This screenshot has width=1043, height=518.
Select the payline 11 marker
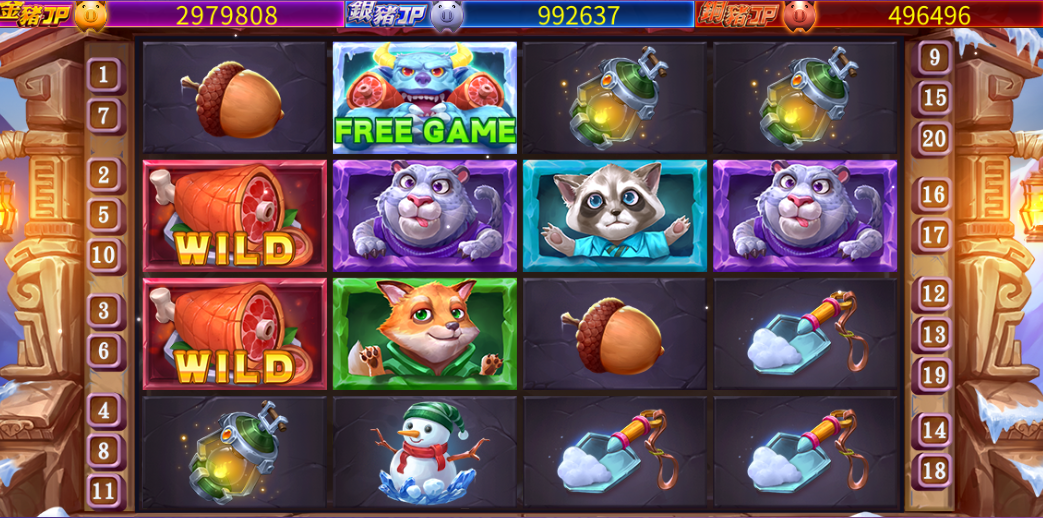tap(105, 490)
